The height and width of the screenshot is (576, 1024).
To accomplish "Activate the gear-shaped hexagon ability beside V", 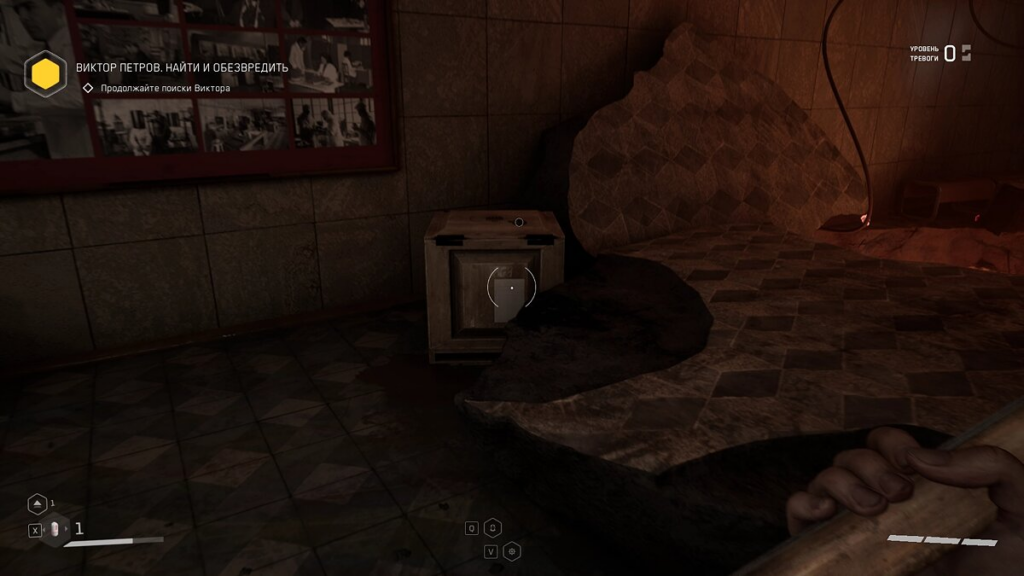I will pyautogui.click(x=512, y=551).
